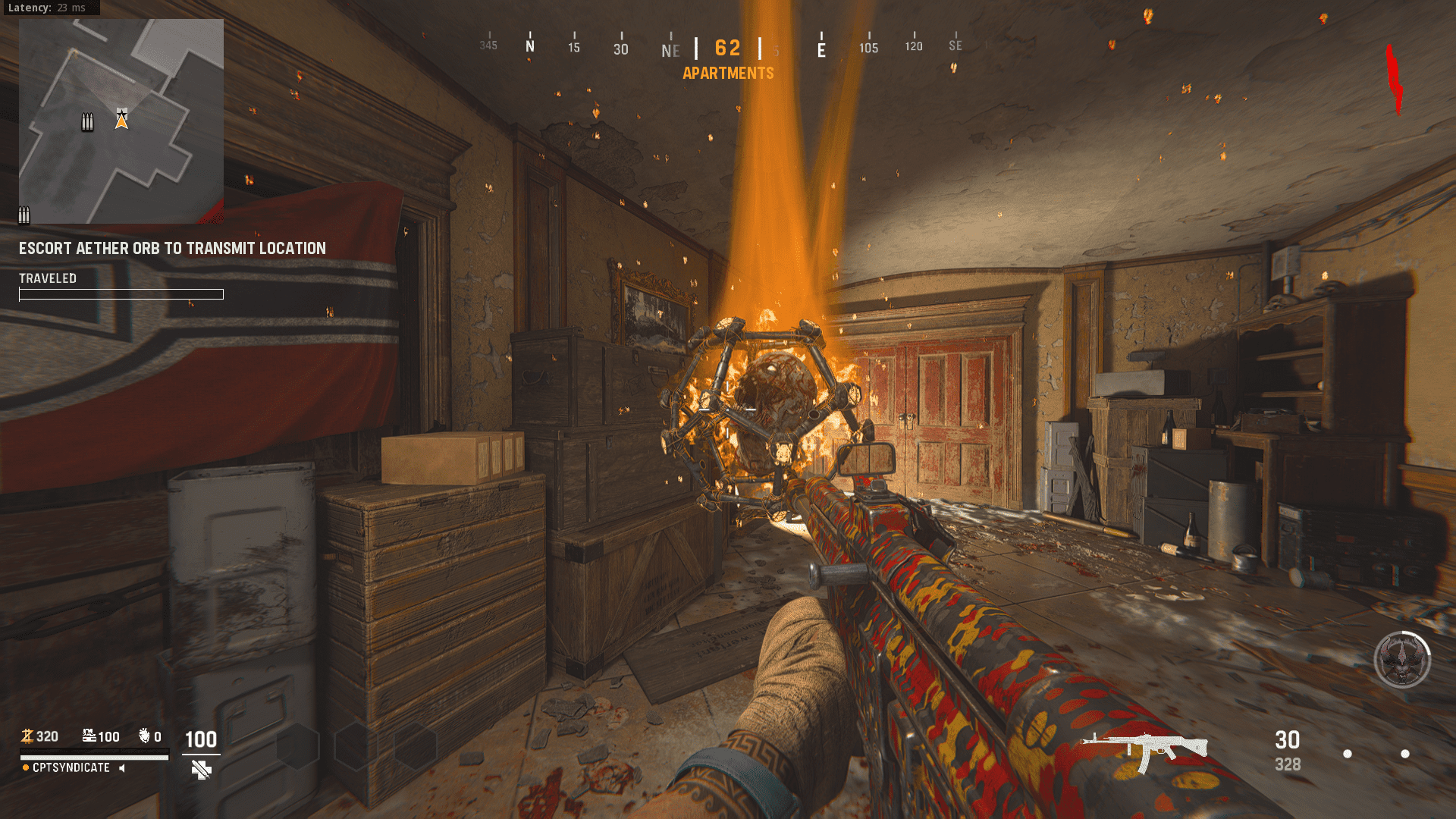Select the Essence currency icon showing 320
1456x819 pixels.
click(29, 736)
